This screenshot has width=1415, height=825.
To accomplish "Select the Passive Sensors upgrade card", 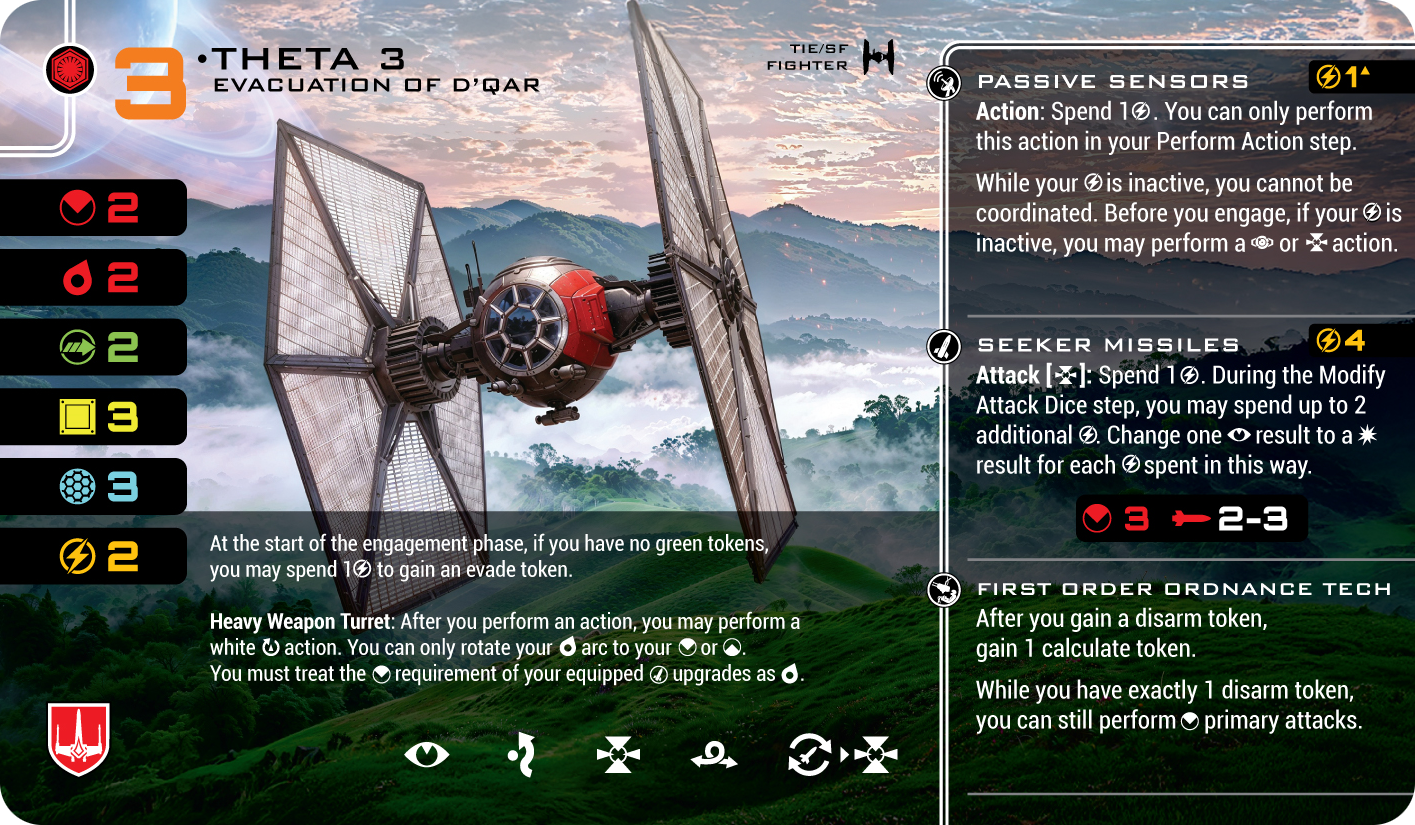I will (1113, 81).
